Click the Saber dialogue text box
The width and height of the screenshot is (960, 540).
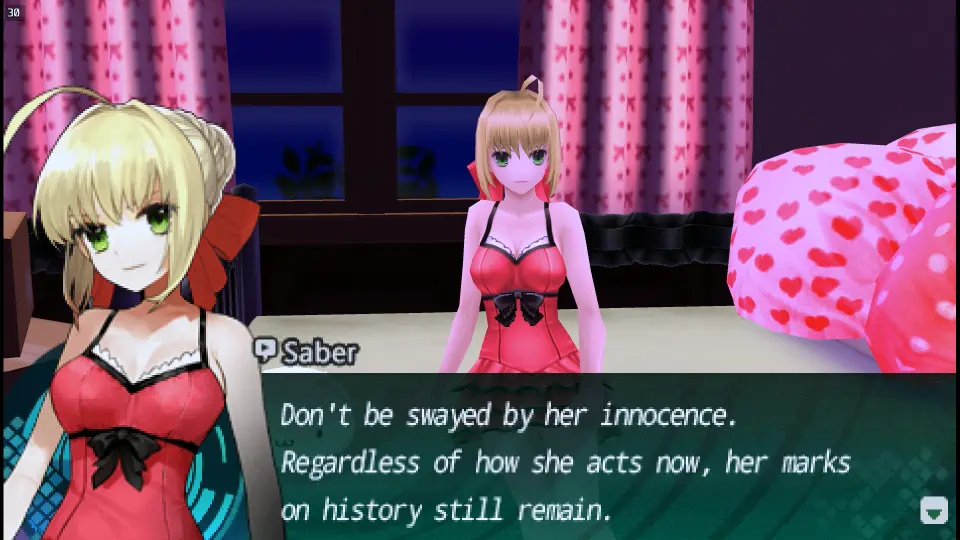(600, 460)
